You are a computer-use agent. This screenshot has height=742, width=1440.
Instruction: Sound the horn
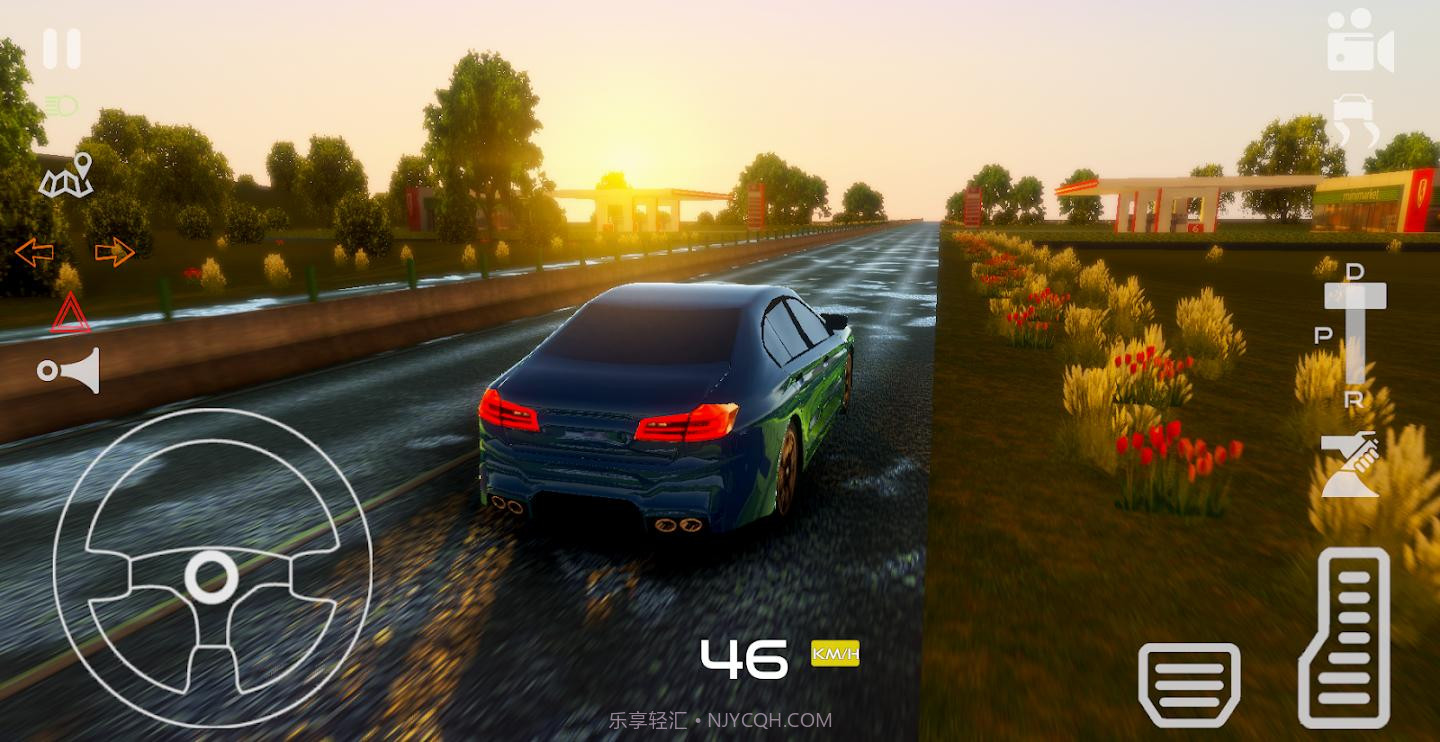(69, 371)
